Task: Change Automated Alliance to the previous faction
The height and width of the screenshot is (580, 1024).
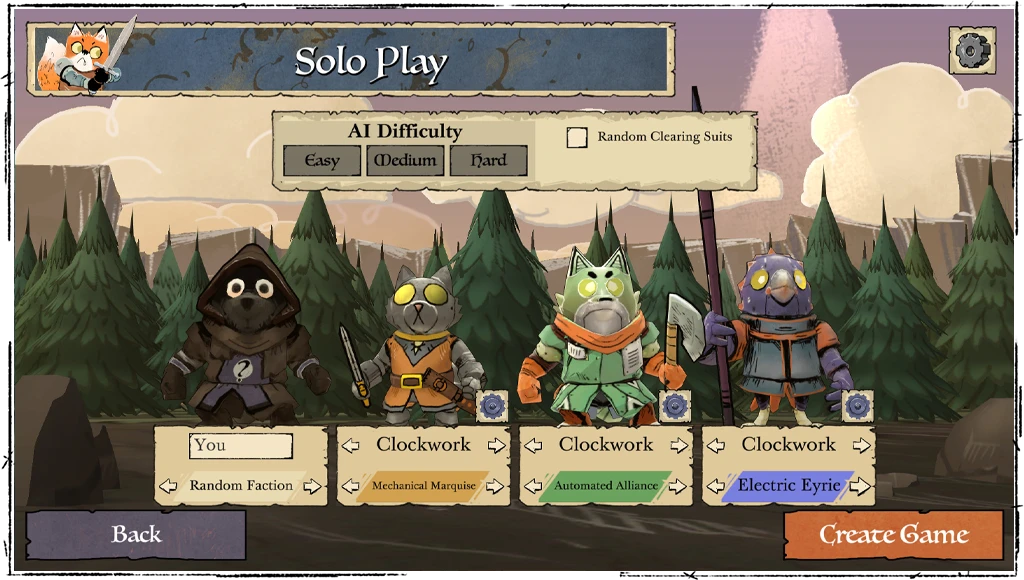Action: (x=533, y=487)
